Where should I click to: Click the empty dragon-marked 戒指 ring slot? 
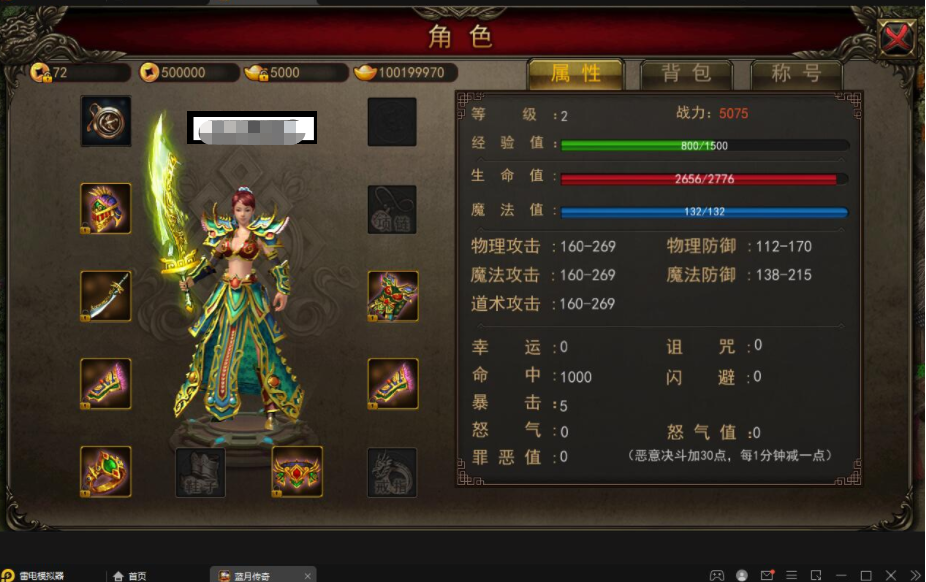coord(392,471)
